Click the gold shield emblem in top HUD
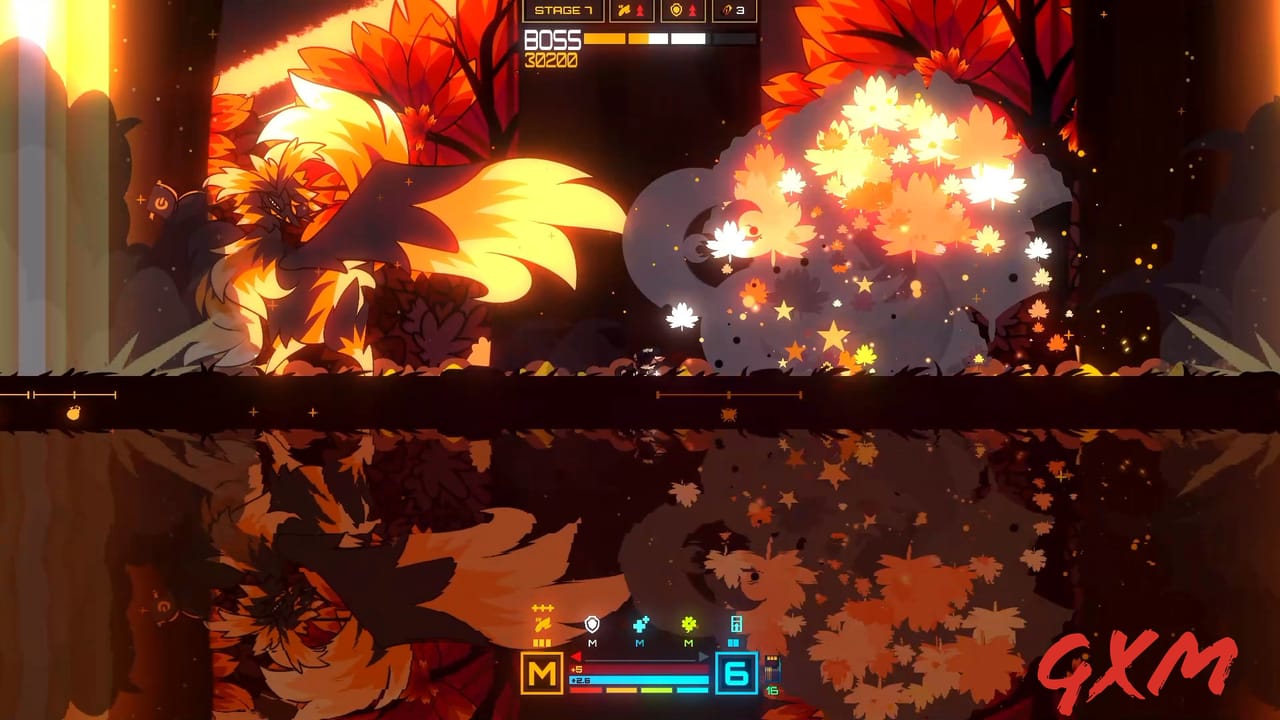The image size is (1280, 720). (x=676, y=10)
